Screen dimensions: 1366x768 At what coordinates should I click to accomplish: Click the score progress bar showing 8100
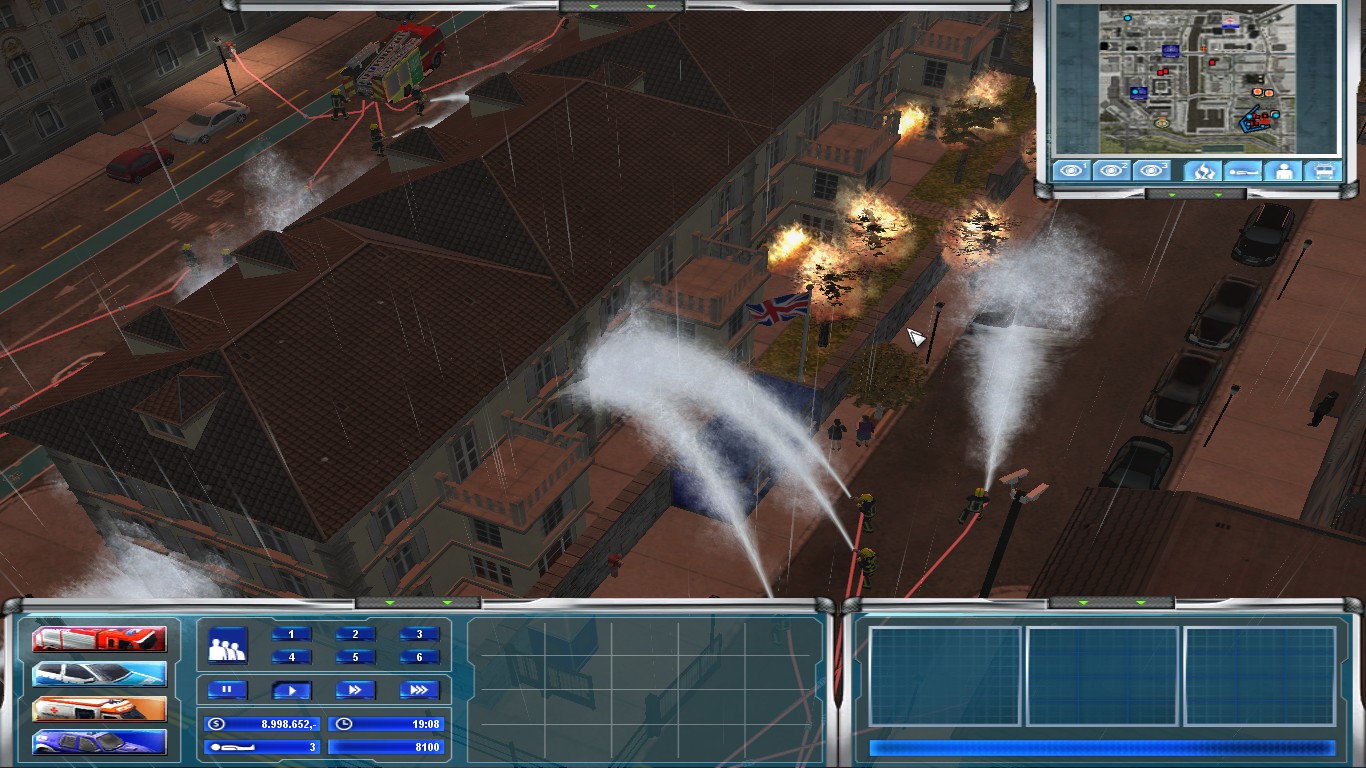tap(387, 747)
